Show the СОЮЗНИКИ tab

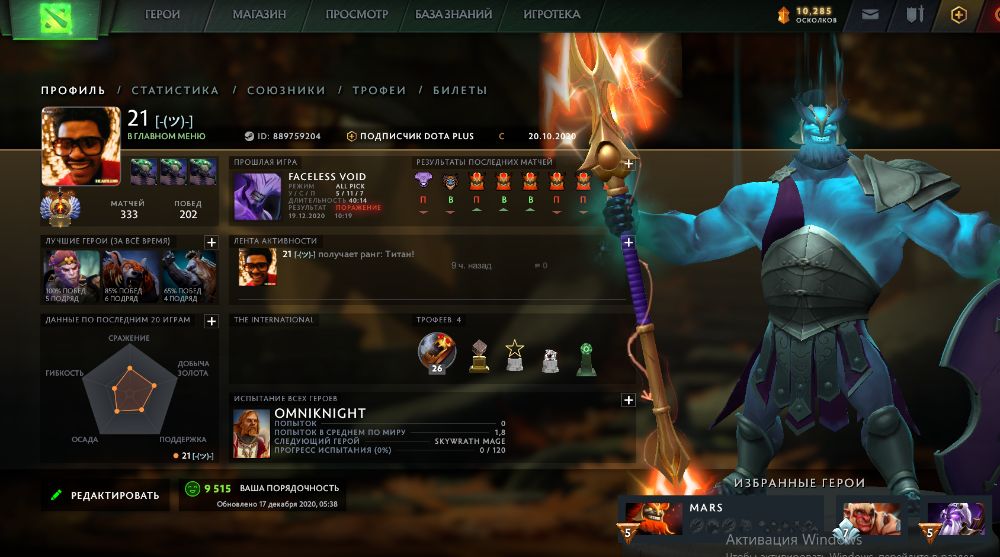(286, 90)
